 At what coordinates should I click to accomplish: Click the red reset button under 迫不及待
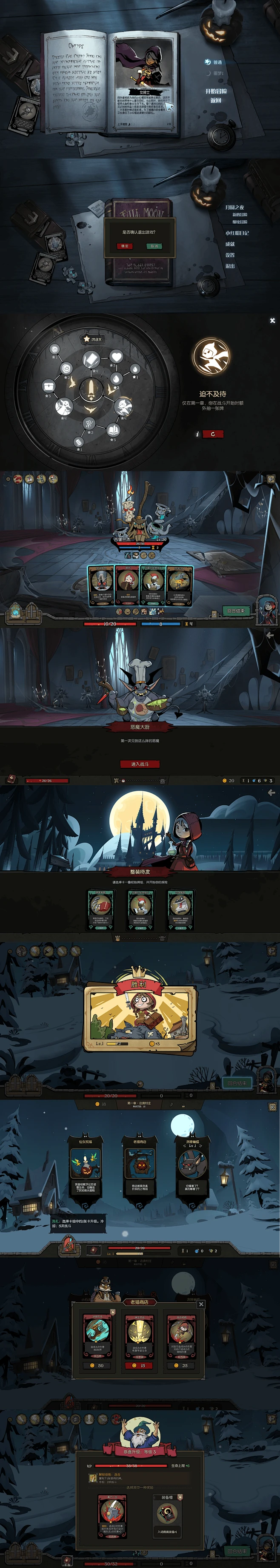[x=213, y=434]
